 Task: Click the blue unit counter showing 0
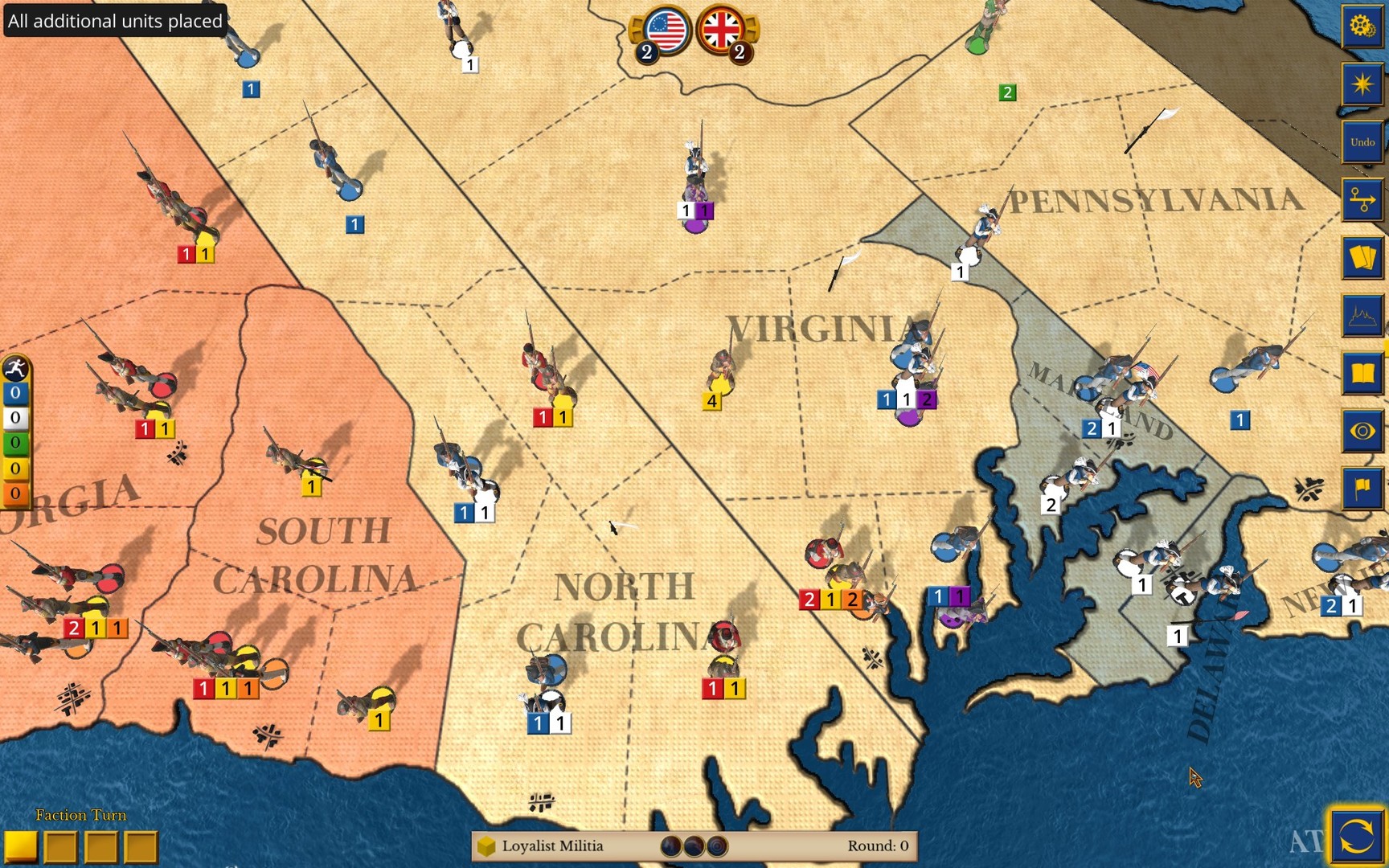point(14,393)
